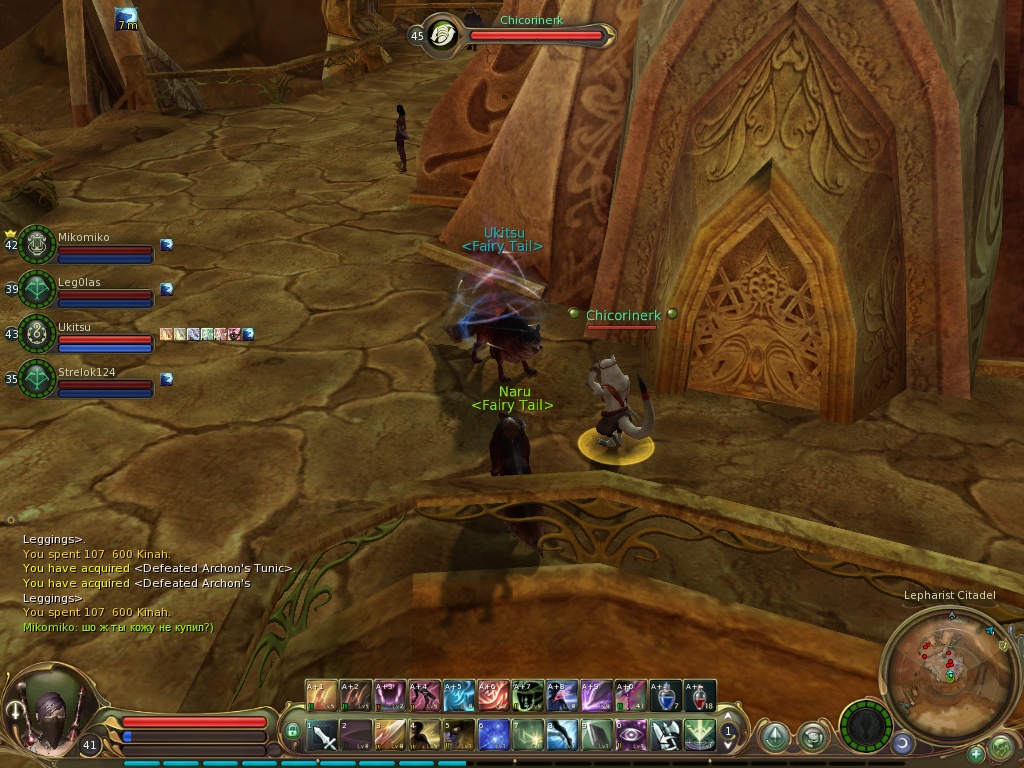1024x768 pixels.
Task: Open the green round menu button beside the plus
Action: click(x=1000, y=747)
